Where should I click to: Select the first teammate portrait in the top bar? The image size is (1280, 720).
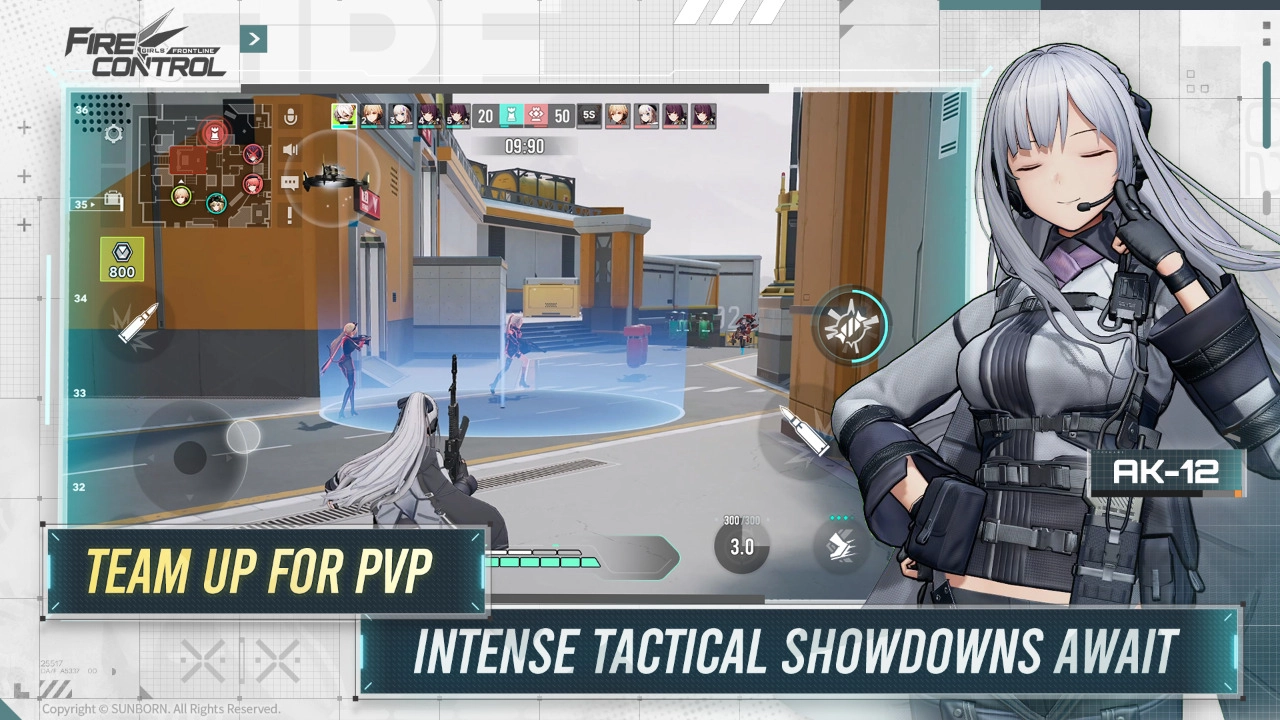344,115
